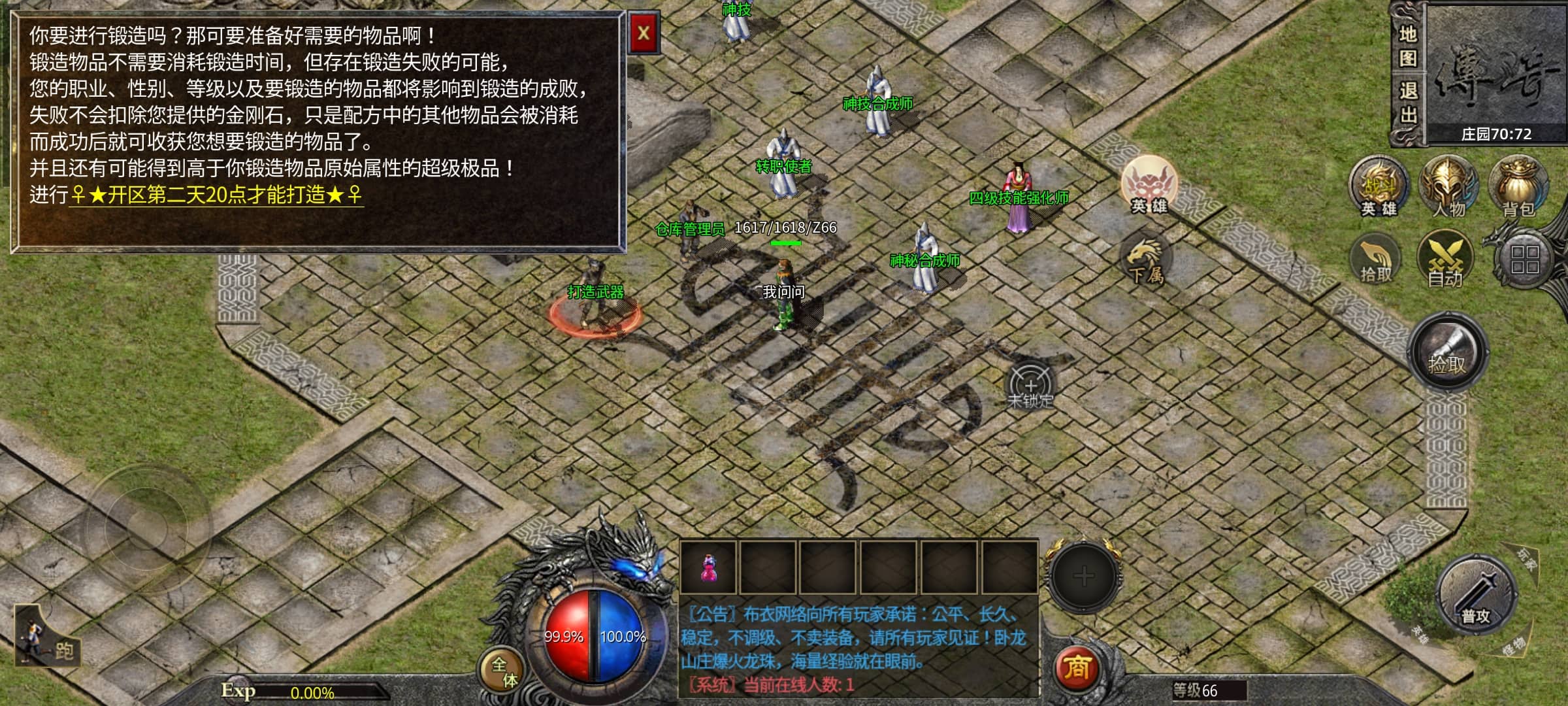
Task: Select the red demon mask 英雄 portrait
Action: click(1149, 184)
